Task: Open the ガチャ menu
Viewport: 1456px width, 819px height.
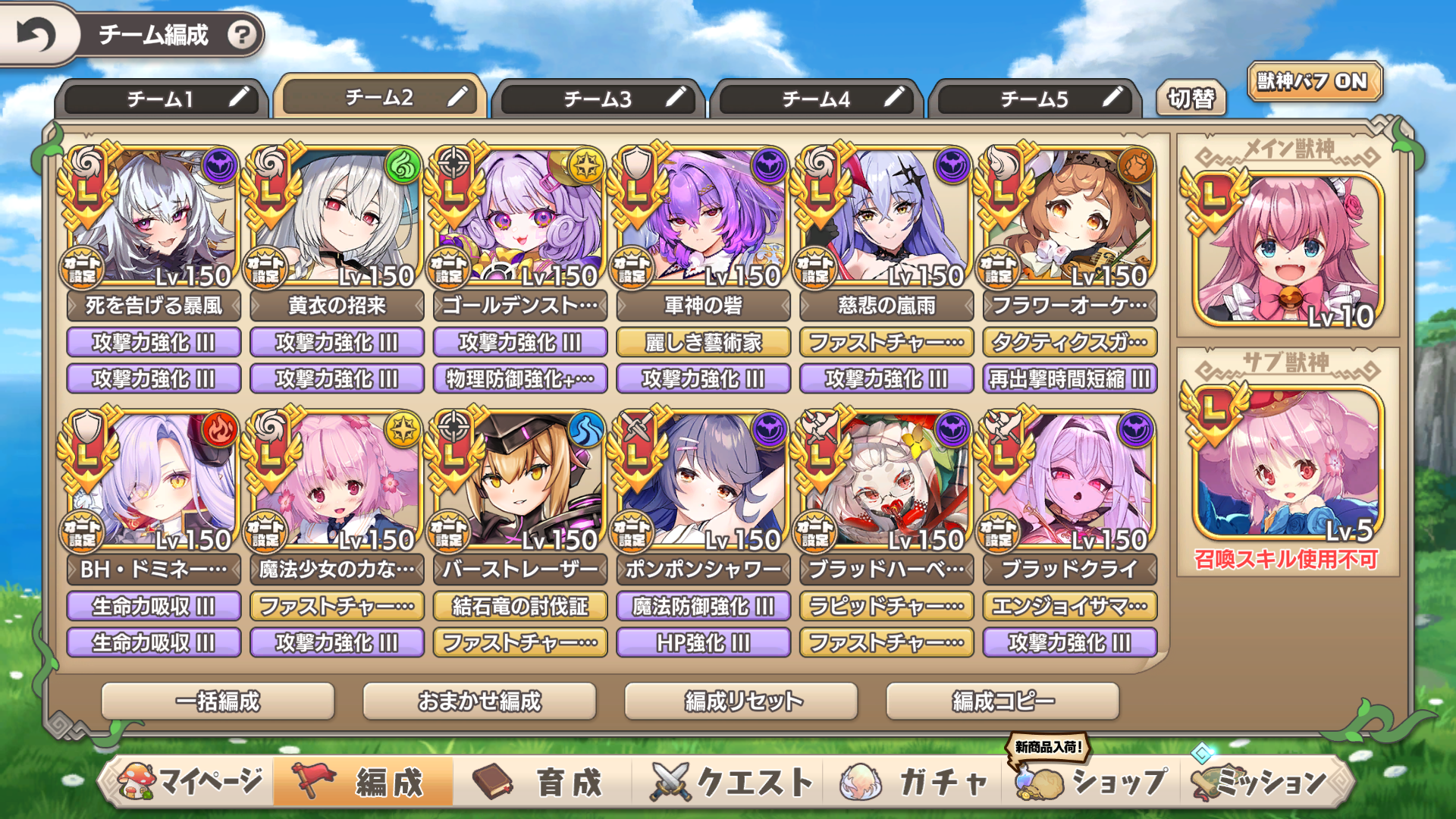Action: pyautogui.click(x=918, y=781)
